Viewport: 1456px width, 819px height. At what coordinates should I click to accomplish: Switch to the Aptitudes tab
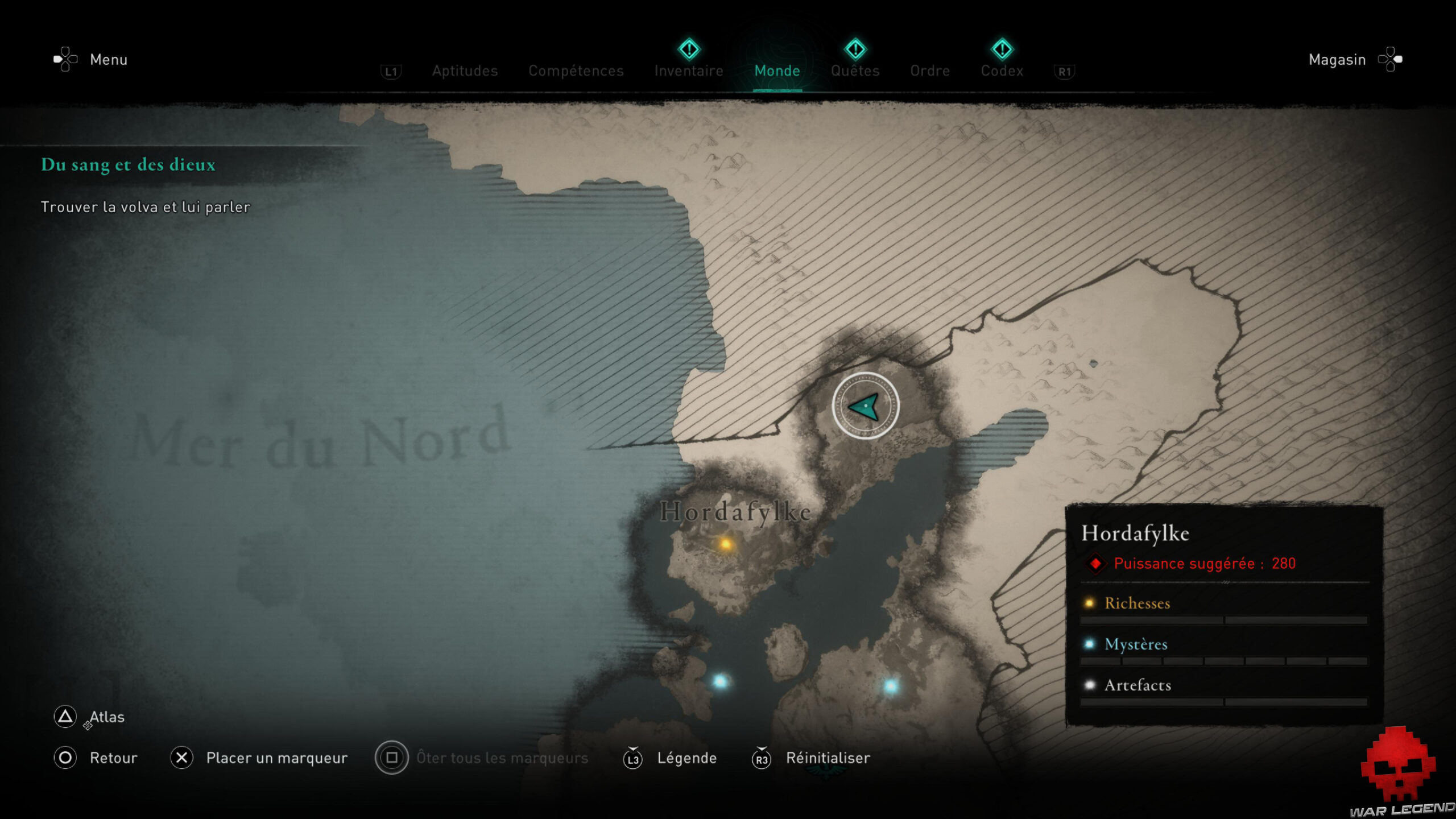pyautogui.click(x=464, y=71)
